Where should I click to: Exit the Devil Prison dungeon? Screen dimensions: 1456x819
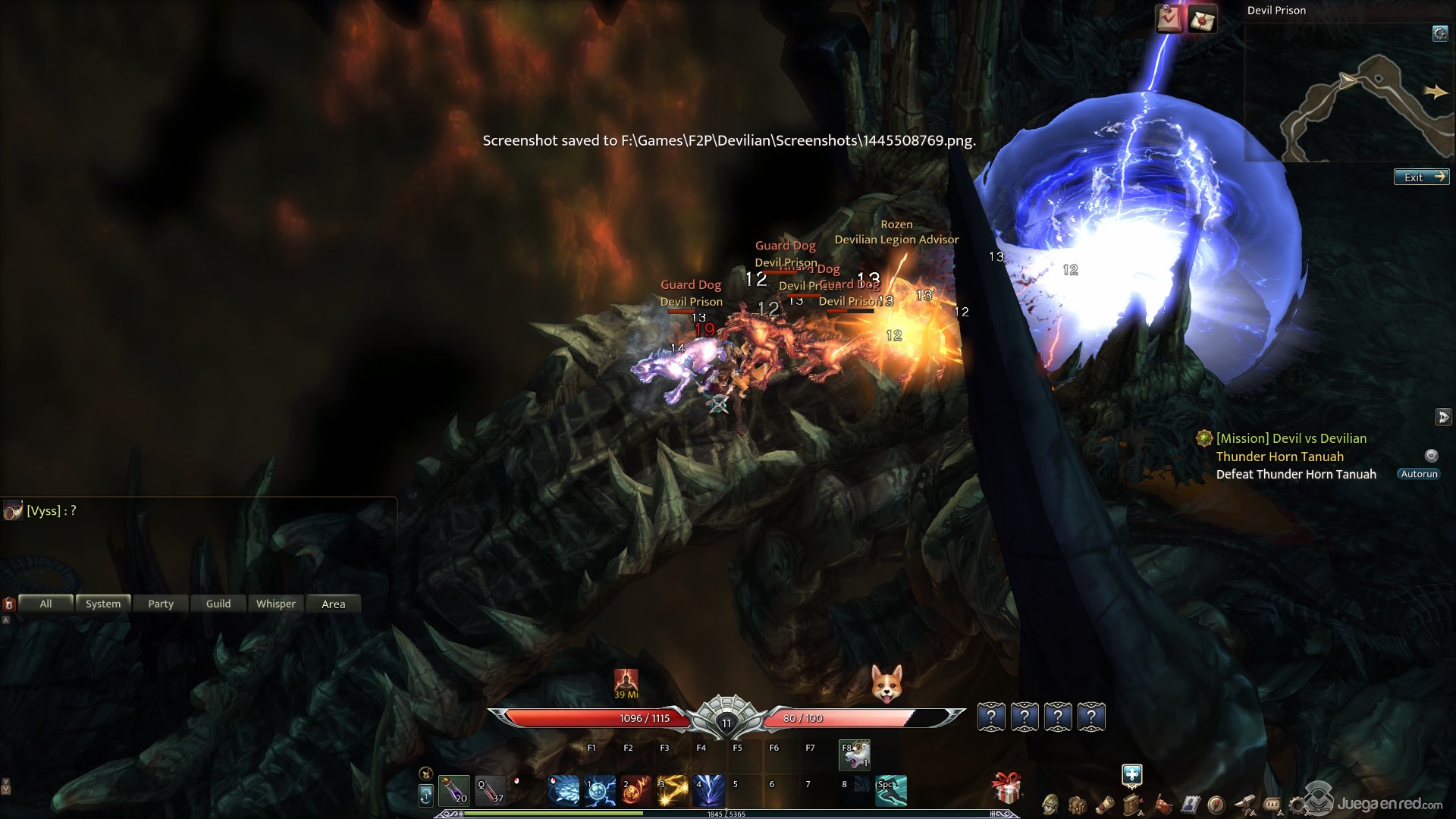click(x=1421, y=177)
